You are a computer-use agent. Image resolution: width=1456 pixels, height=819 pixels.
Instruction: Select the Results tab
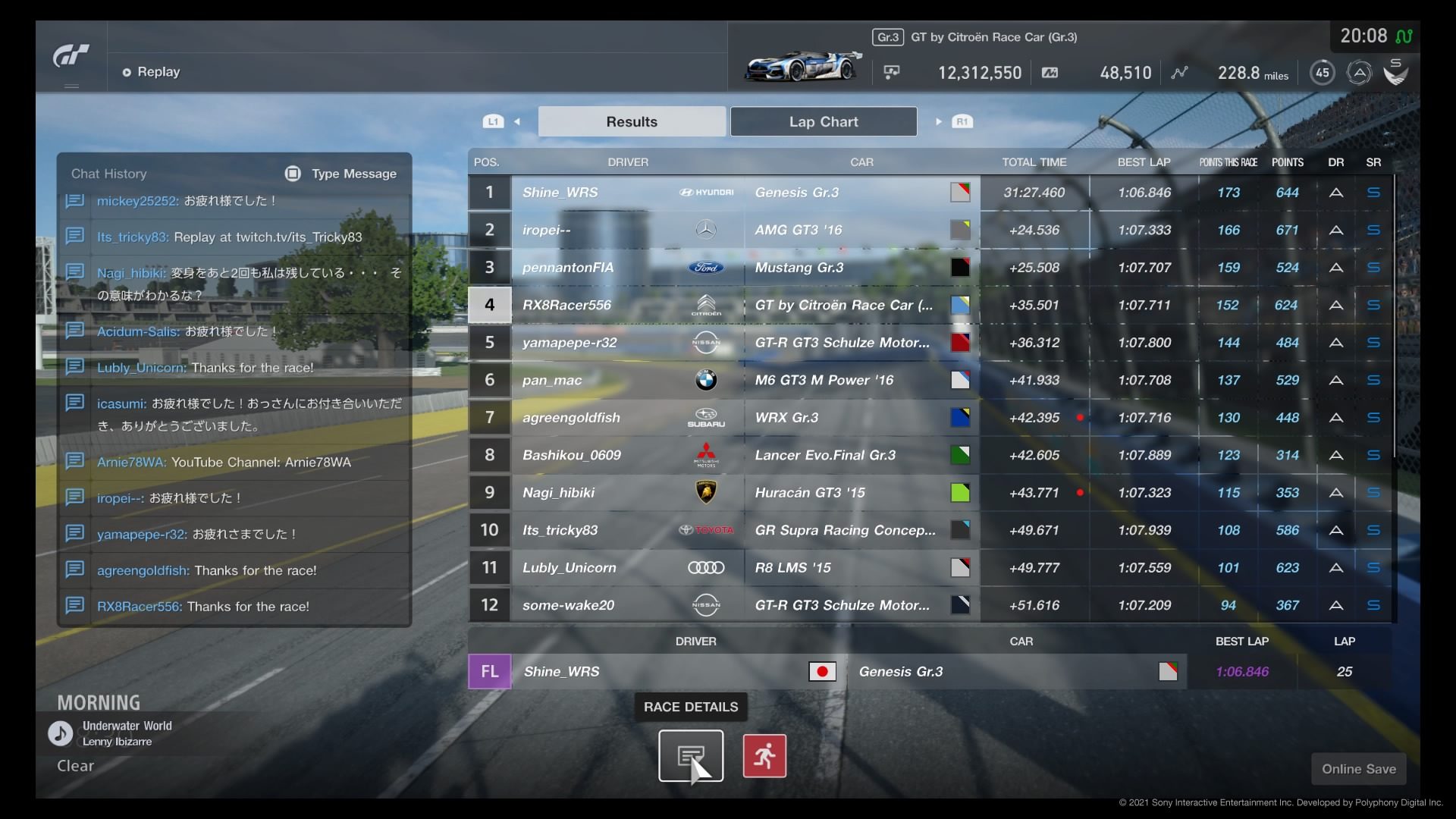click(x=631, y=121)
